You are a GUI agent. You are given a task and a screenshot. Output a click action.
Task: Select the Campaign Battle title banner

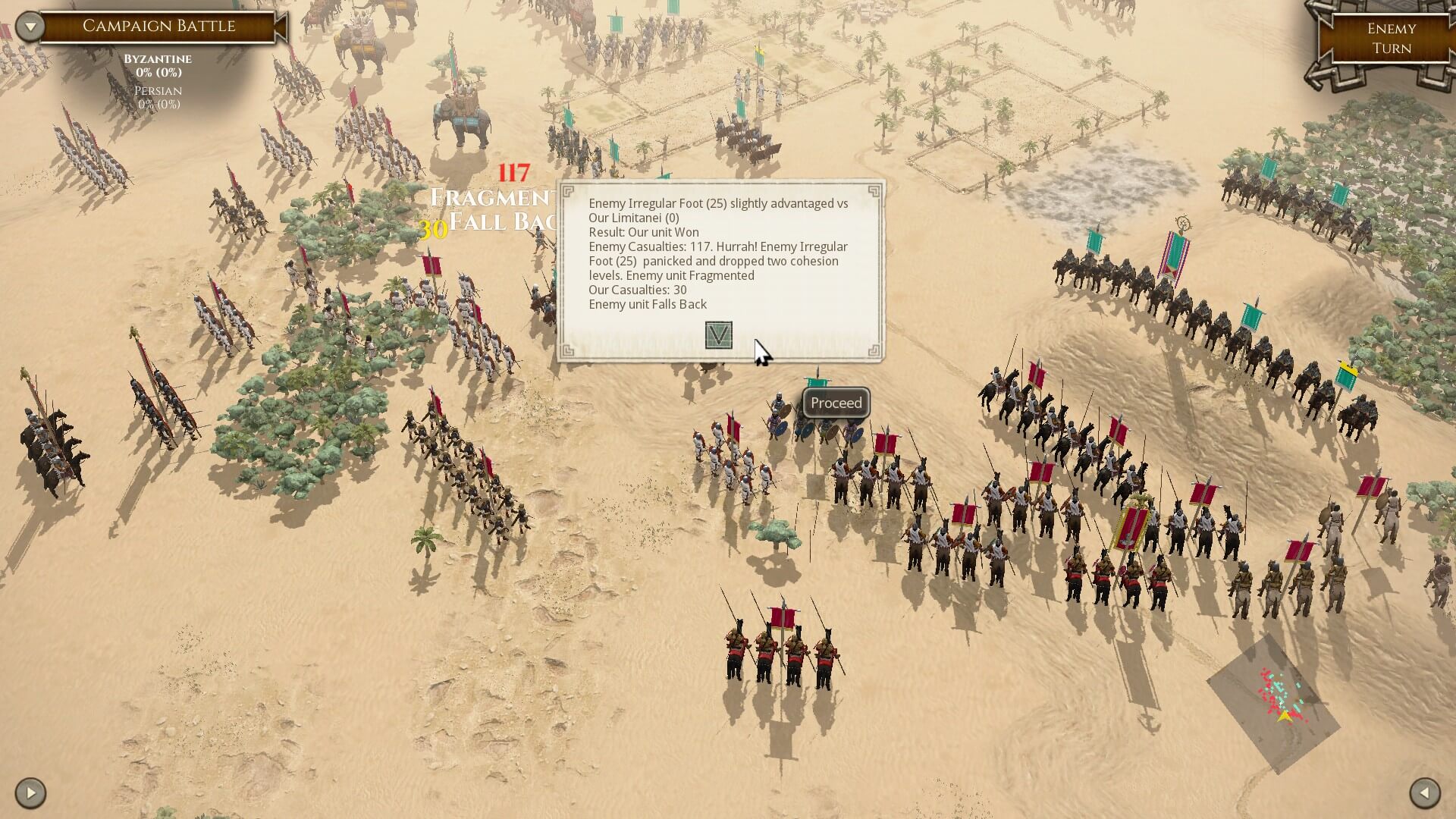[x=159, y=27]
